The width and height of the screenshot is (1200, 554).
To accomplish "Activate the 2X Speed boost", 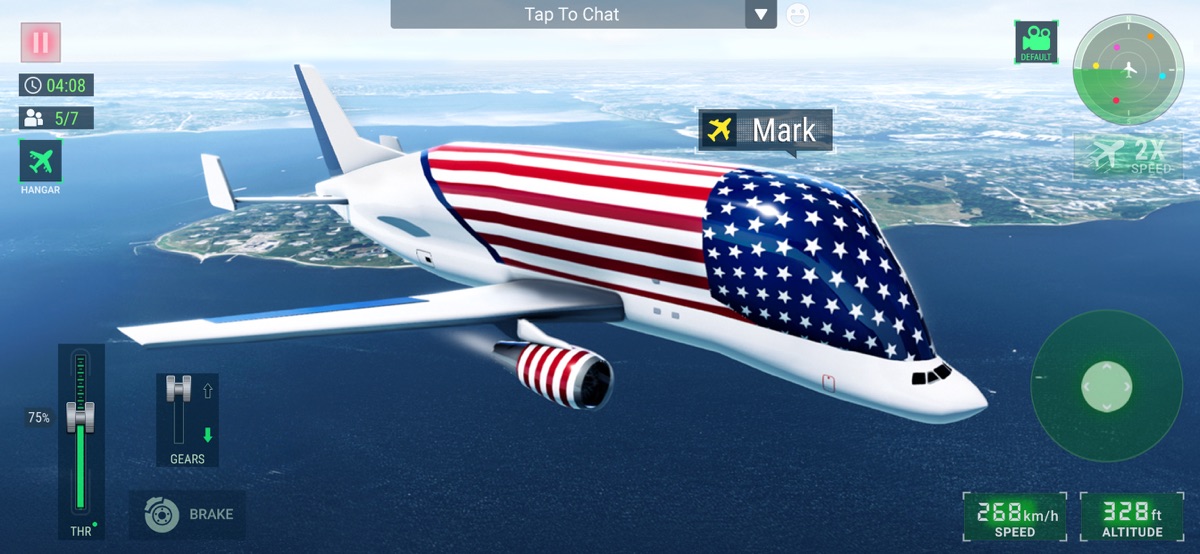I will [1128, 155].
